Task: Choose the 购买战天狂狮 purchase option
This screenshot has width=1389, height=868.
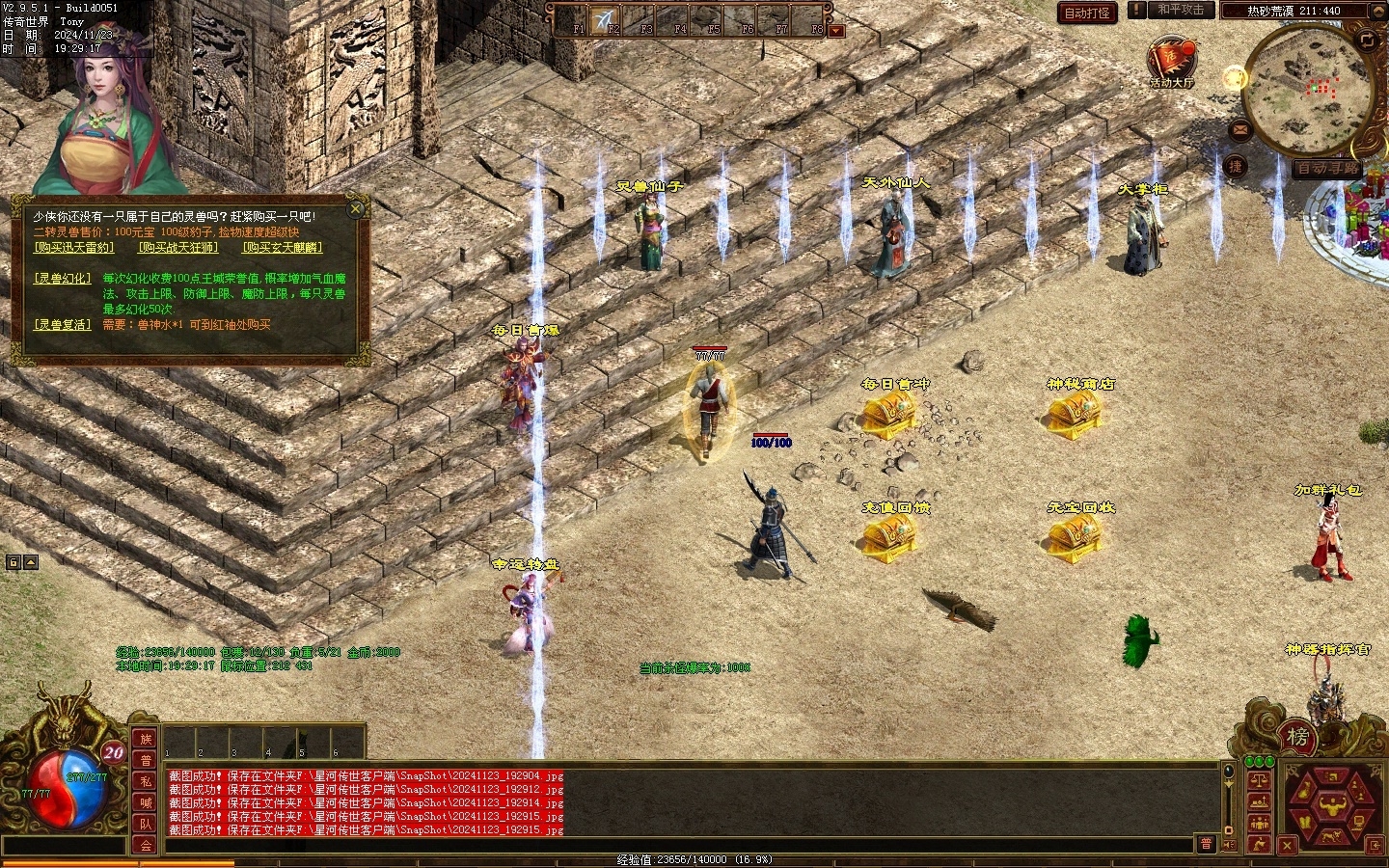Action: coord(177,248)
